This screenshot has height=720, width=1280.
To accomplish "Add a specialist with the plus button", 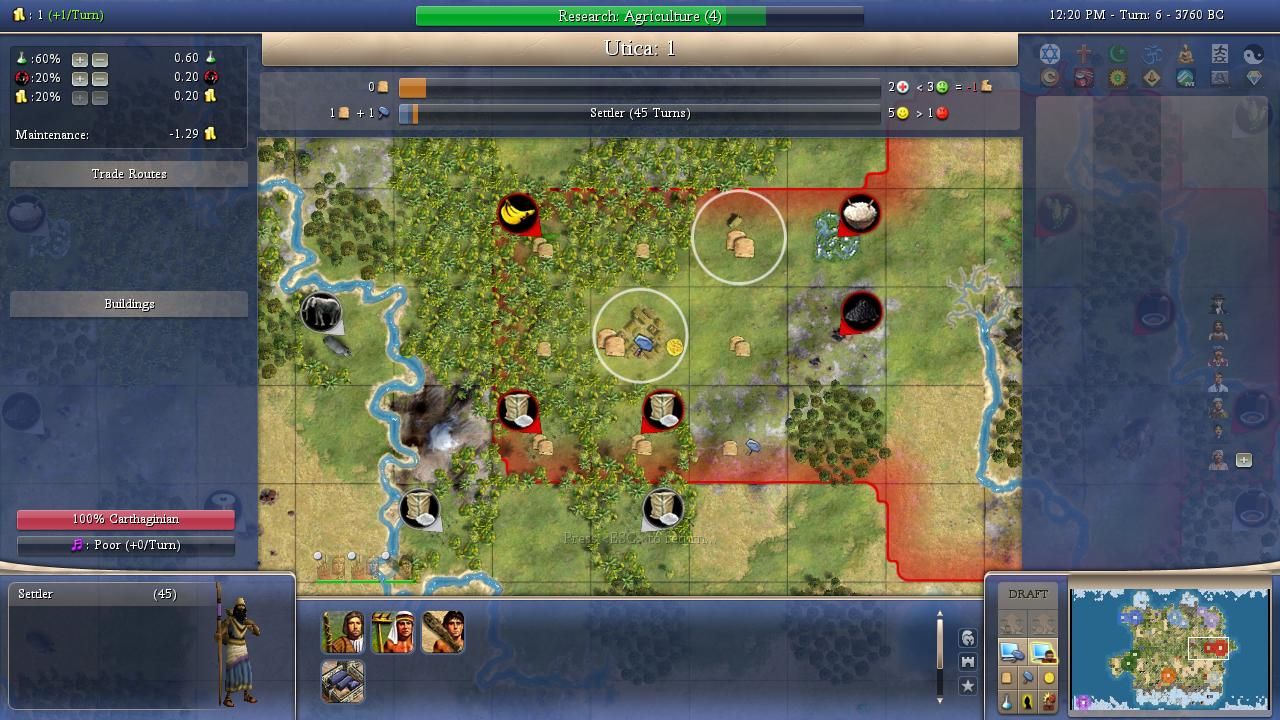I will tap(1244, 460).
